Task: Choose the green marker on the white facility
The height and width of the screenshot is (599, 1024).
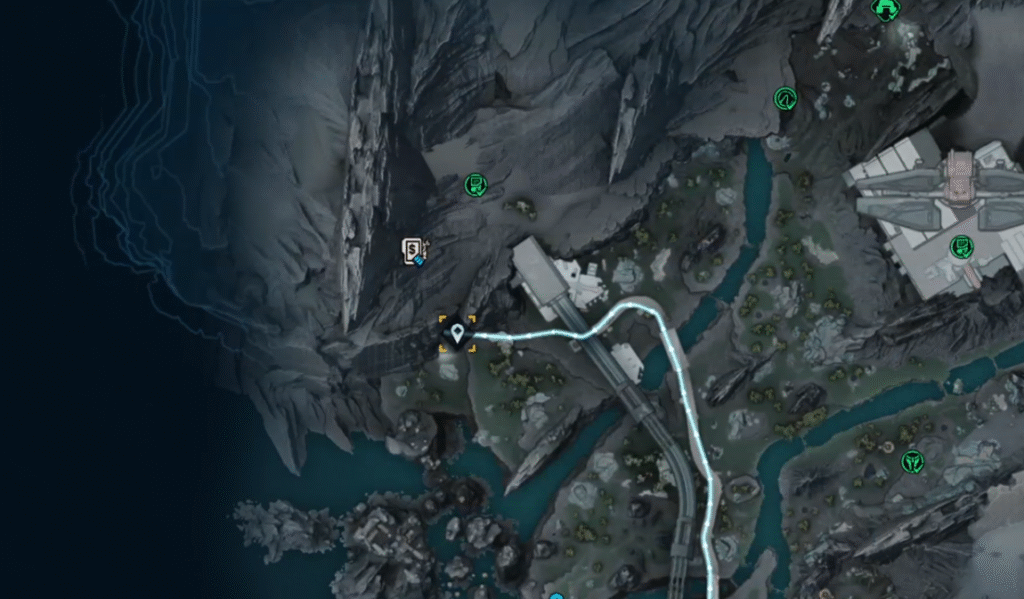Action: (x=961, y=245)
